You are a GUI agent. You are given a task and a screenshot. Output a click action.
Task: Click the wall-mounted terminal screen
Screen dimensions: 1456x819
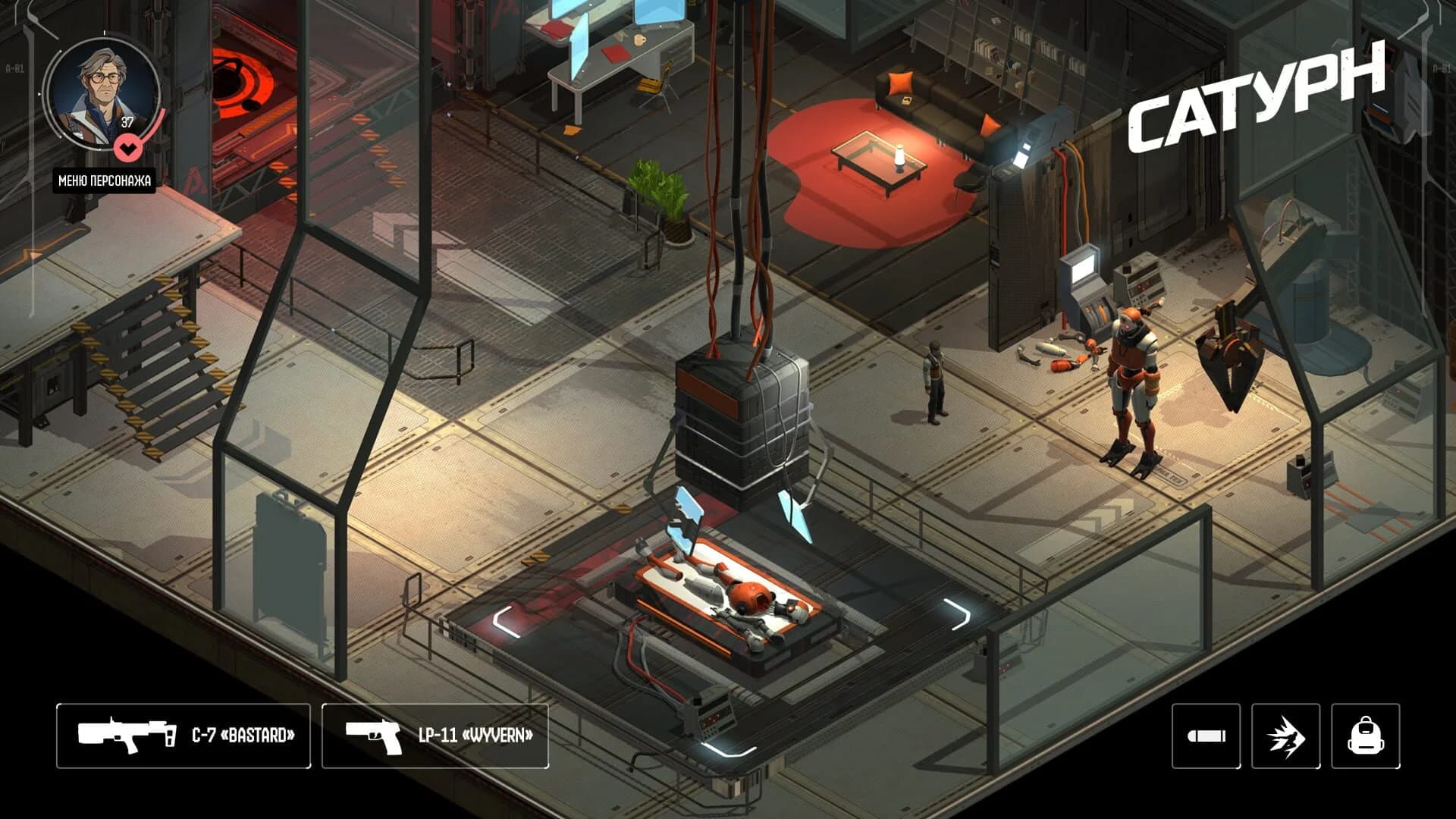coord(1083,269)
